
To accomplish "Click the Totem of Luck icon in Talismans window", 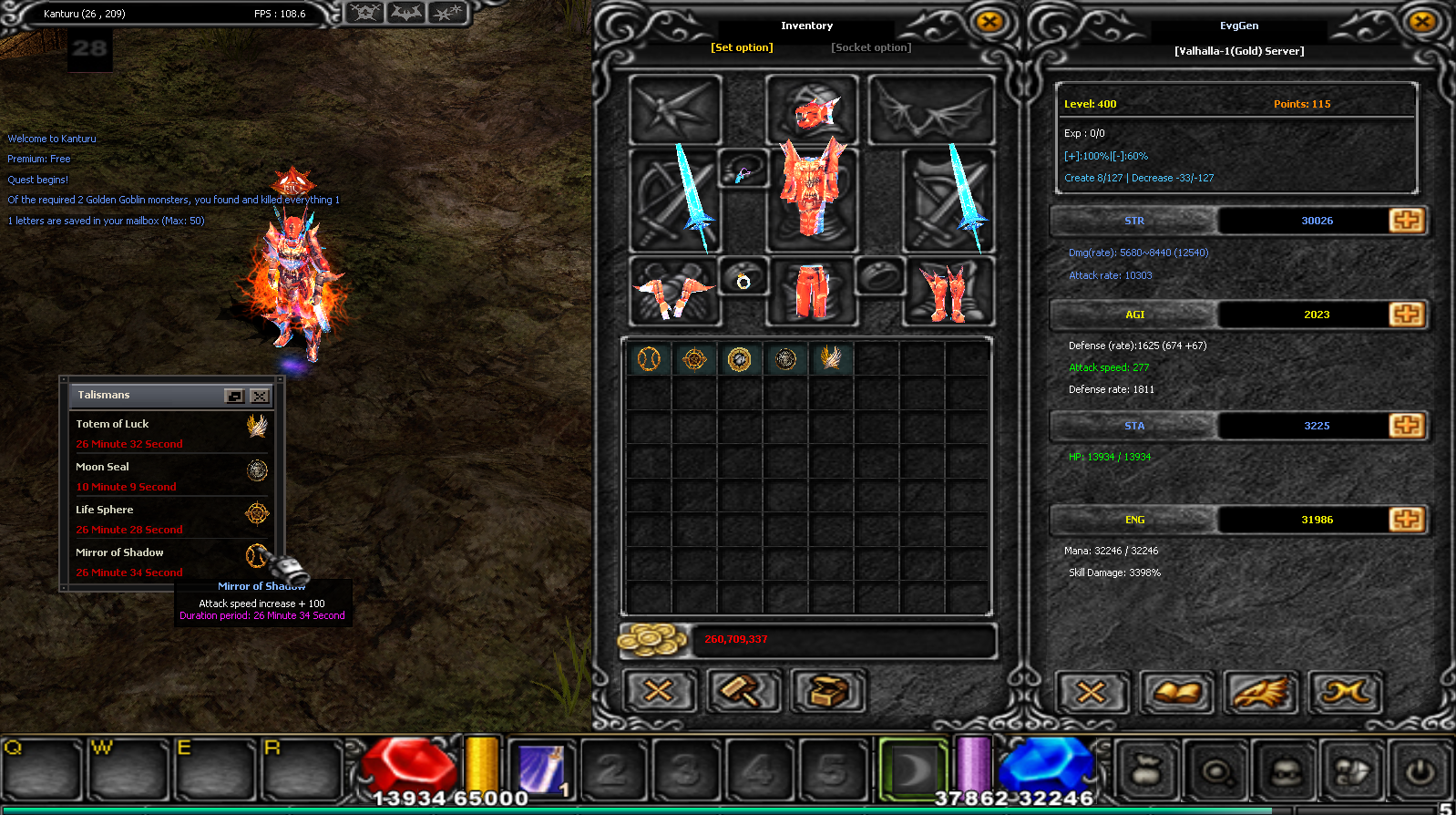I will pyautogui.click(x=256, y=428).
